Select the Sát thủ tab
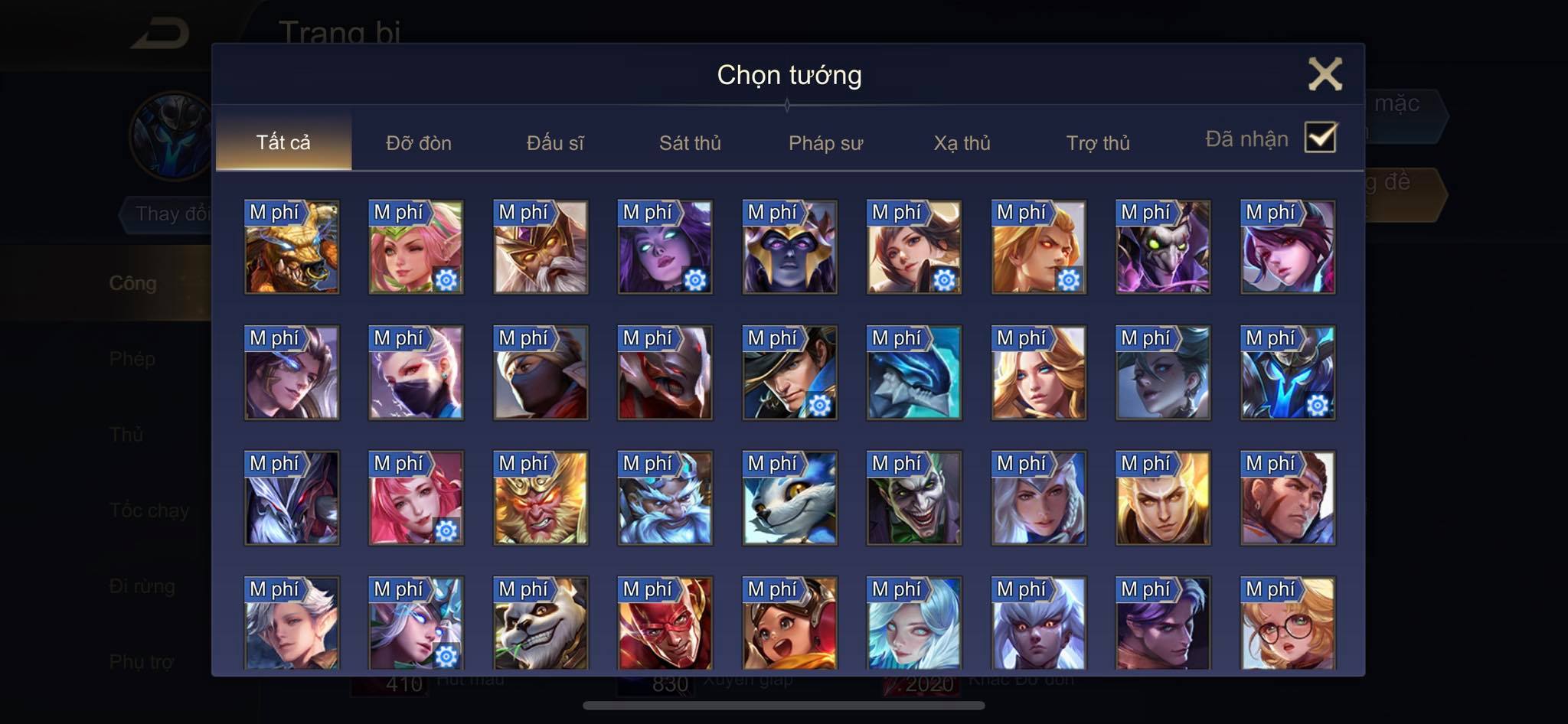The width and height of the screenshot is (1568, 724). pos(690,143)
